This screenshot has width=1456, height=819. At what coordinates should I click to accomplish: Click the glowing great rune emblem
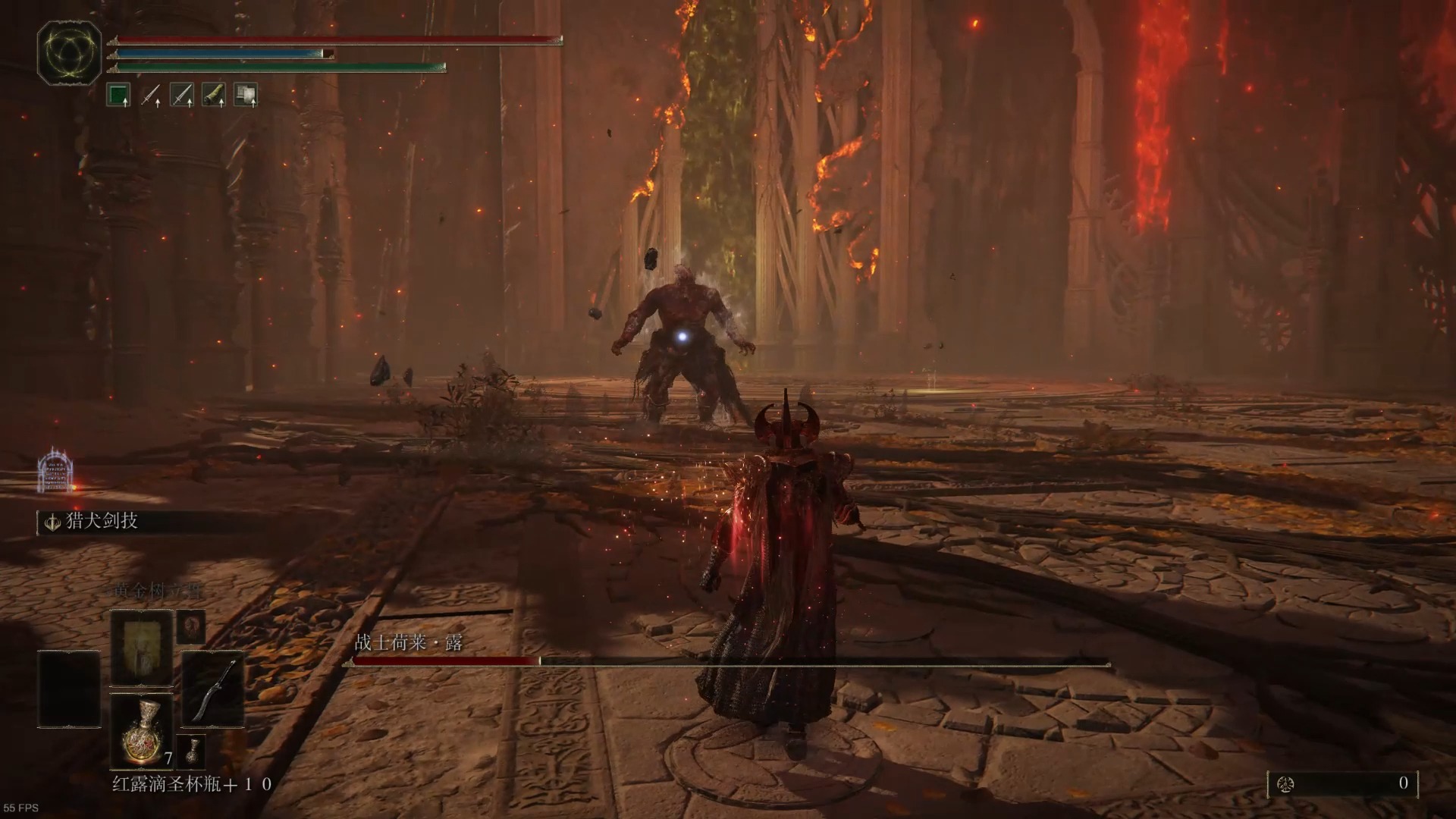pos(70,52)
